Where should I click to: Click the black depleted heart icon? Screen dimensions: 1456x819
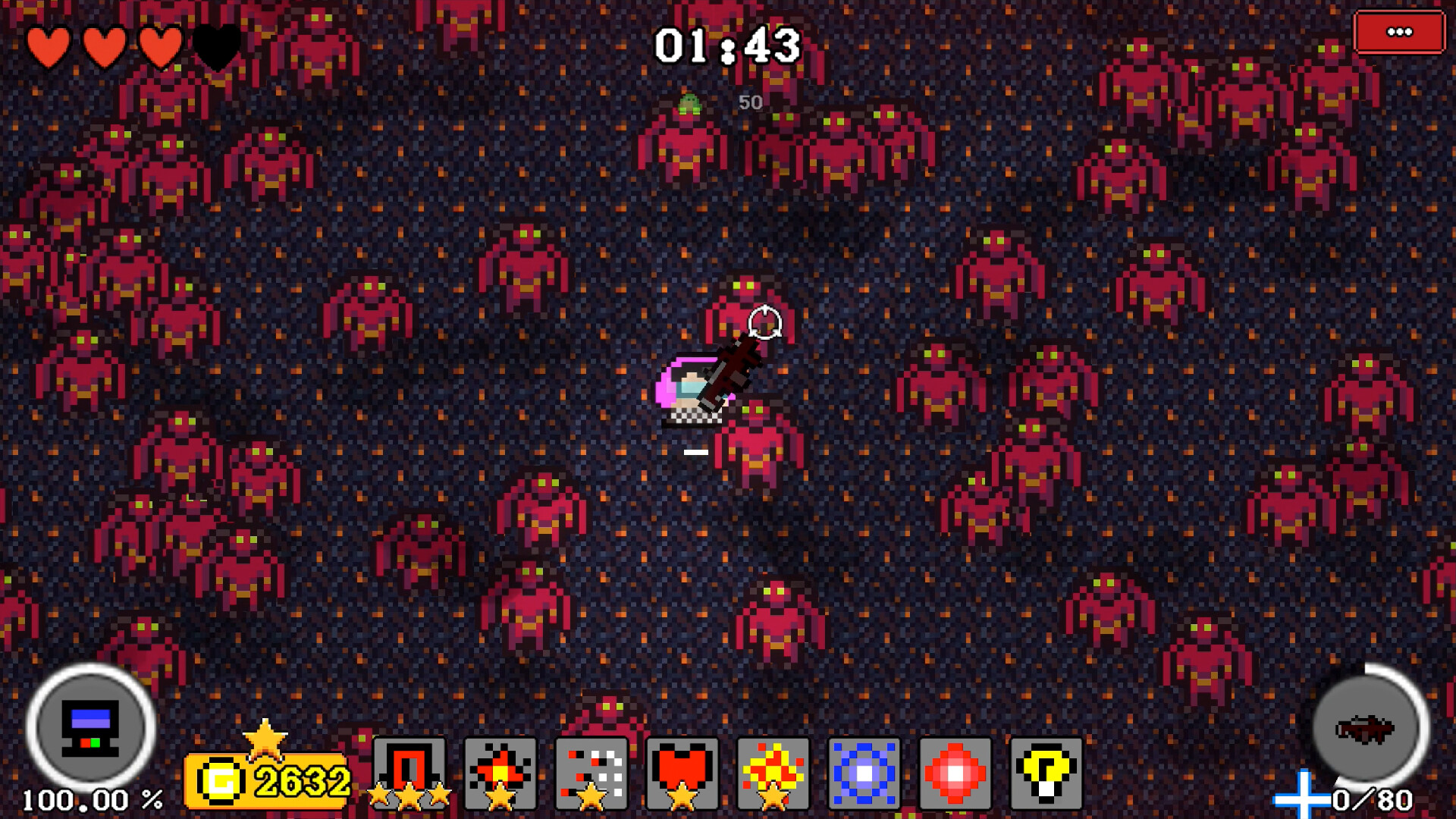(x=215, y=47)
